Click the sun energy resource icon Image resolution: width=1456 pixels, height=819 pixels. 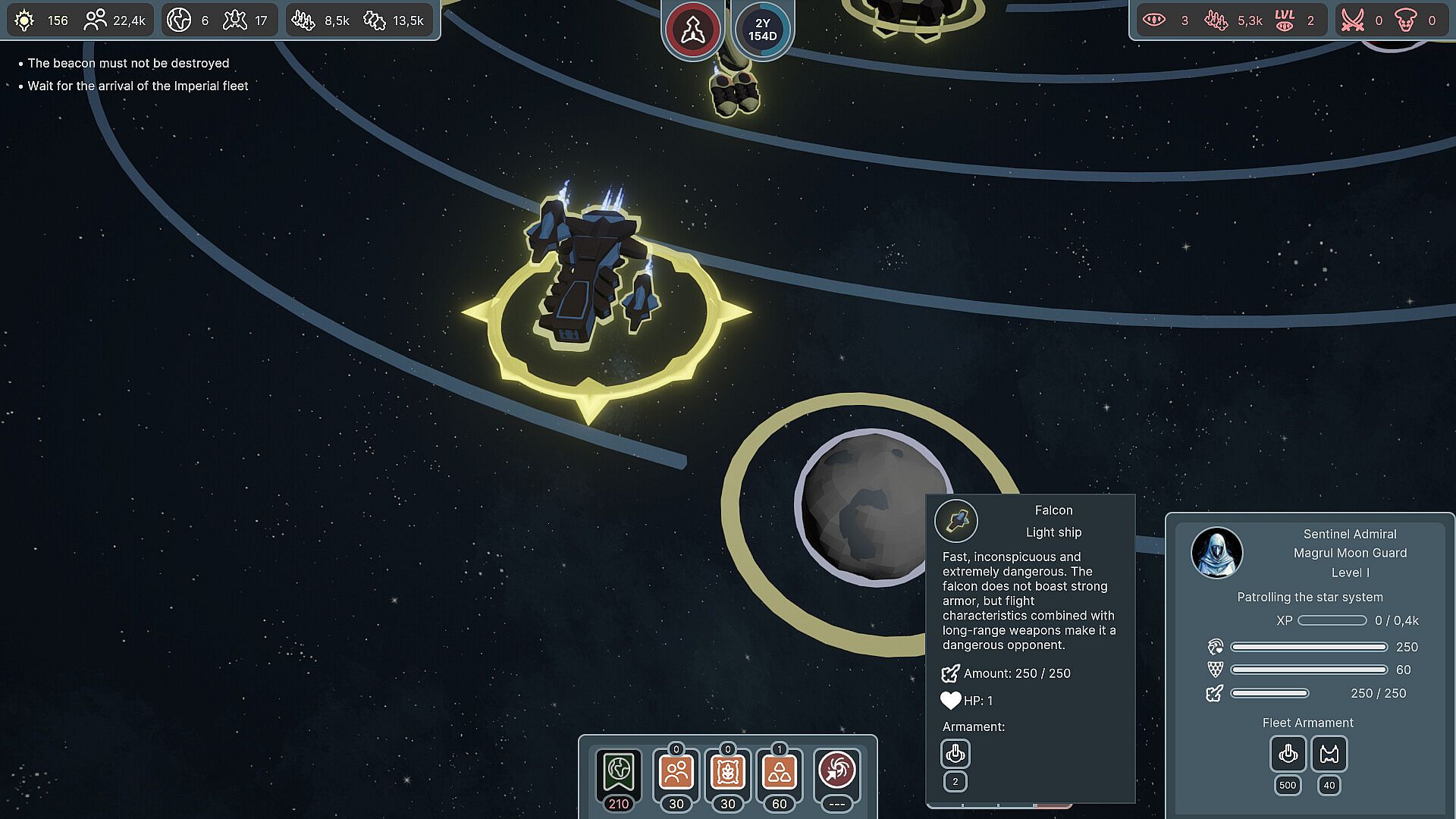(x=24, y=20)
